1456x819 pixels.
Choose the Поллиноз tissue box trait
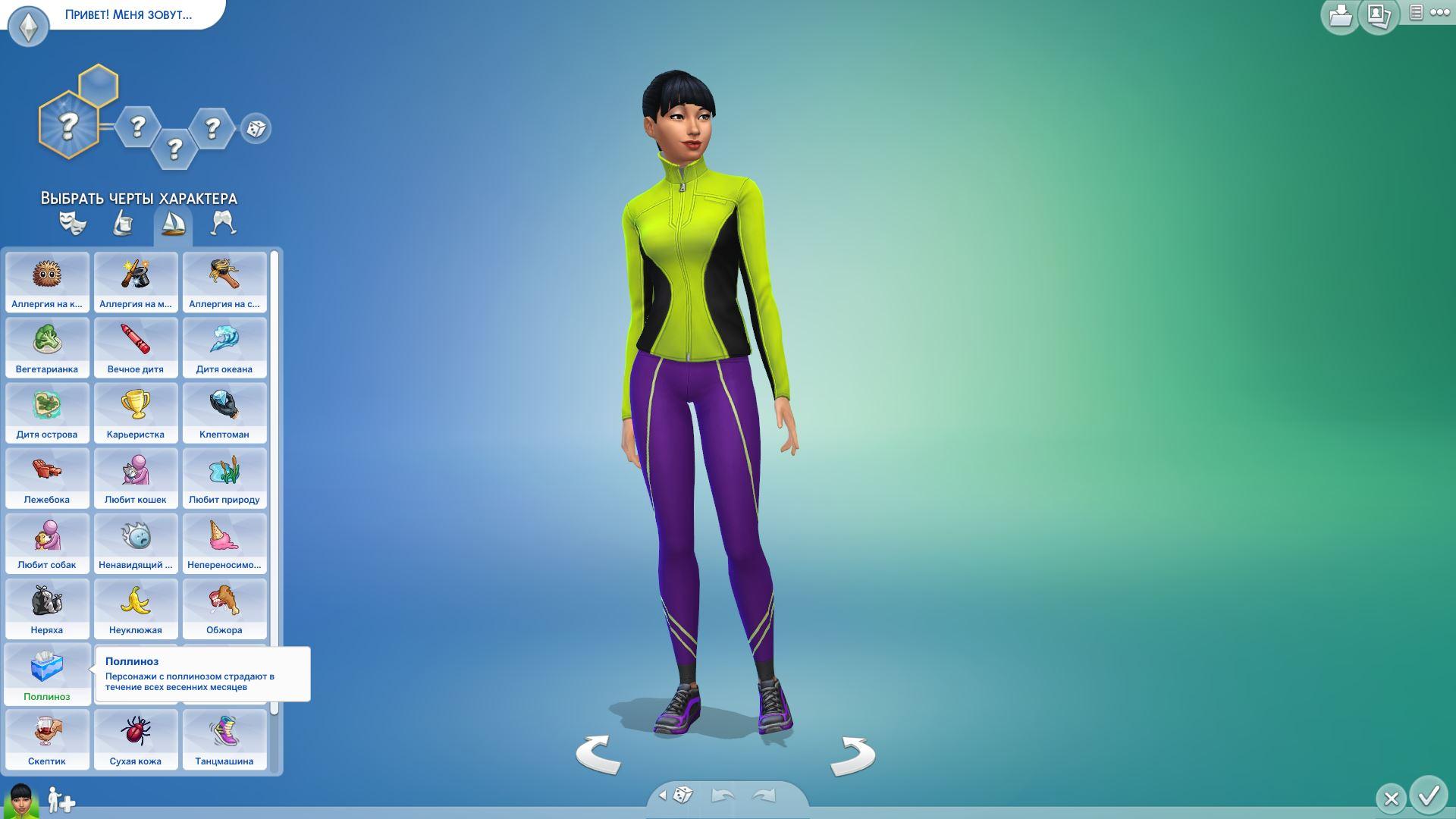pyautogui.click(x=47, y=674)
